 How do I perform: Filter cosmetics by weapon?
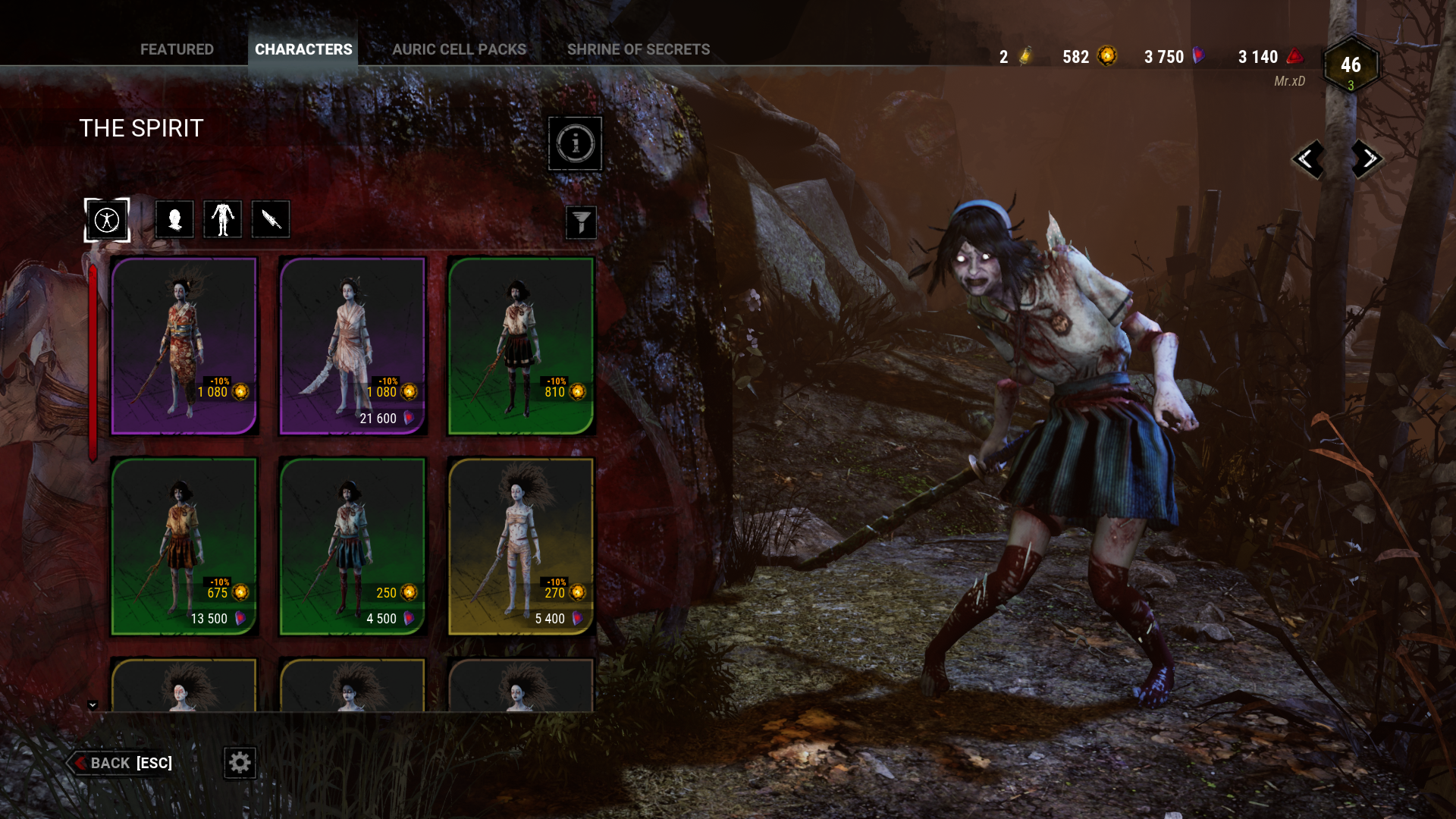click(271, 220)
